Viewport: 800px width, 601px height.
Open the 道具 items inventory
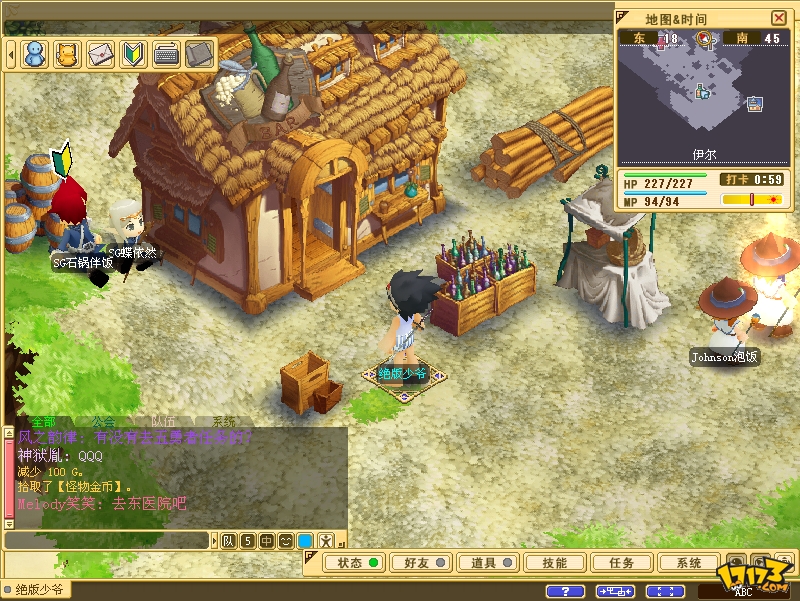point(490,563)
